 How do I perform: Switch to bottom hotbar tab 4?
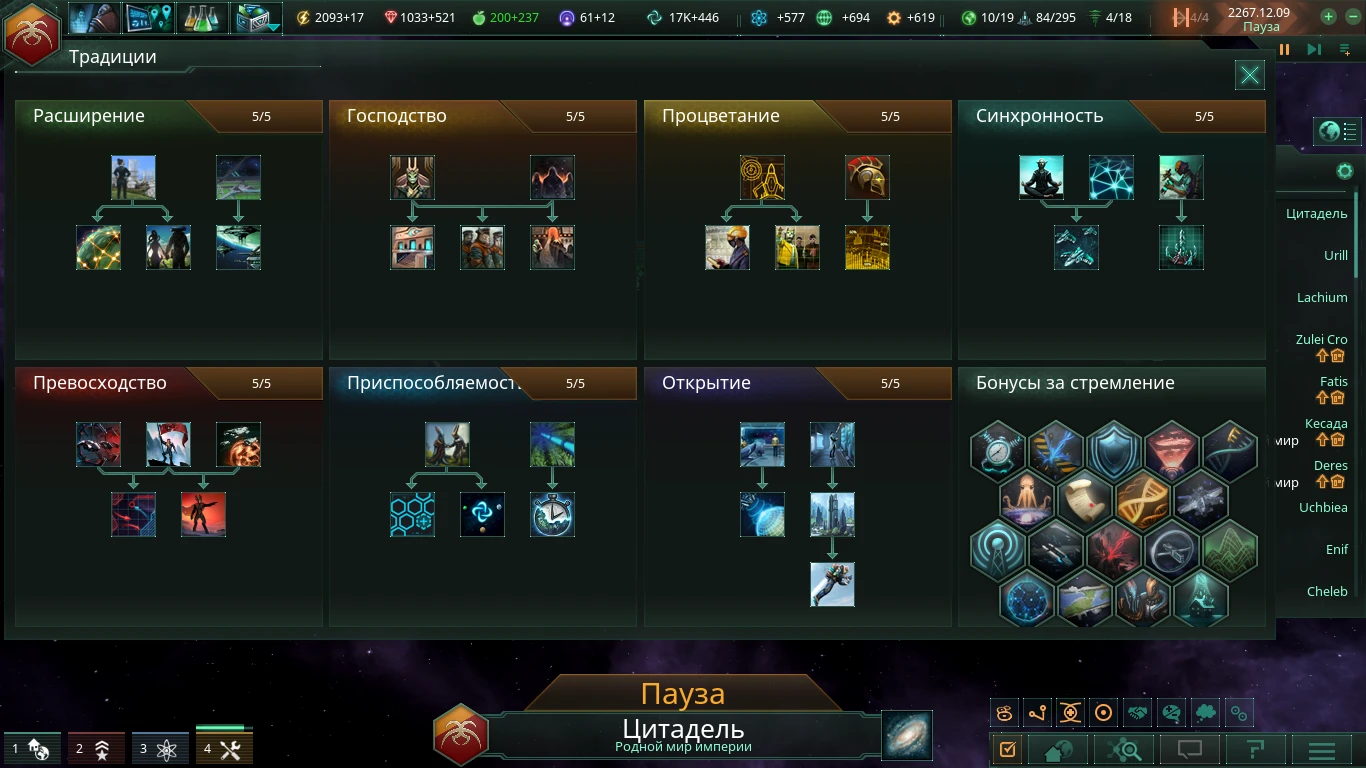point(224,748)
